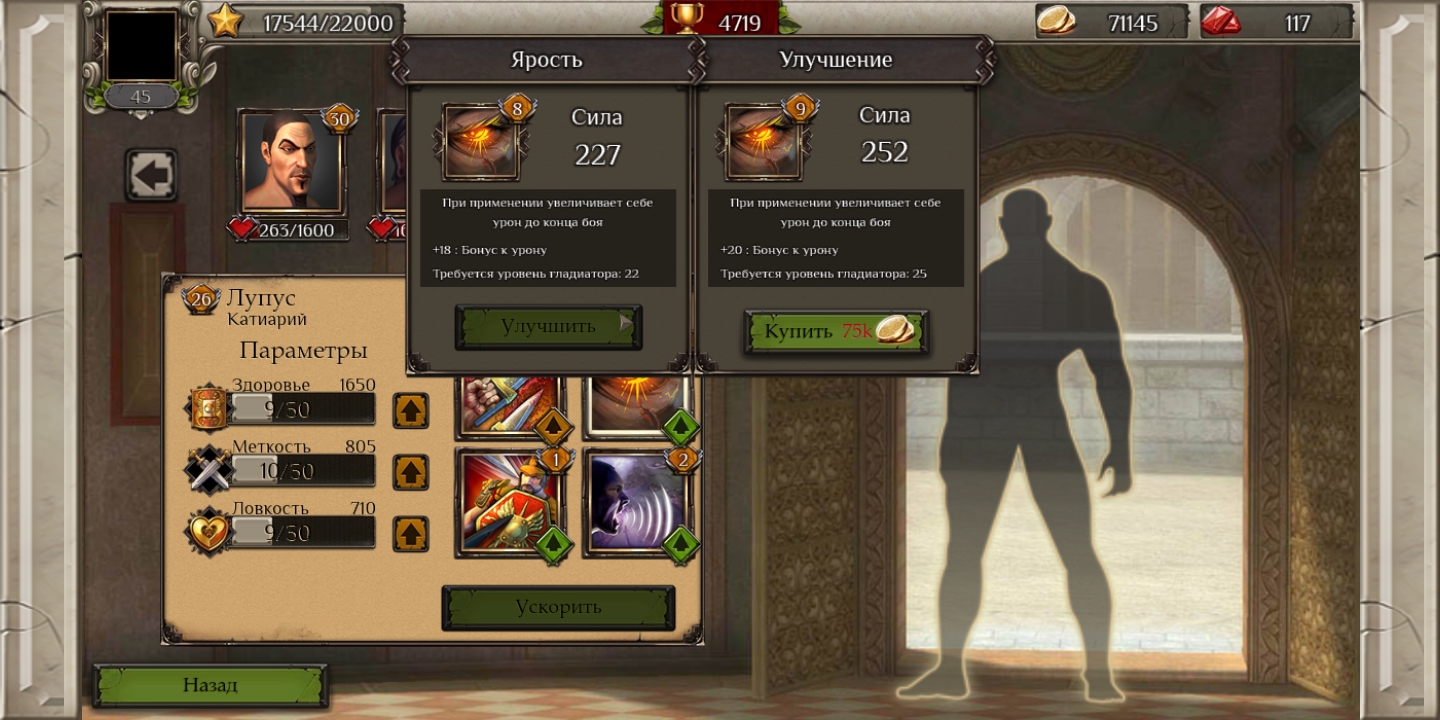Screen dimensions: 1440x720
Task: Click the Ускорить button
Action: [558, 607]
